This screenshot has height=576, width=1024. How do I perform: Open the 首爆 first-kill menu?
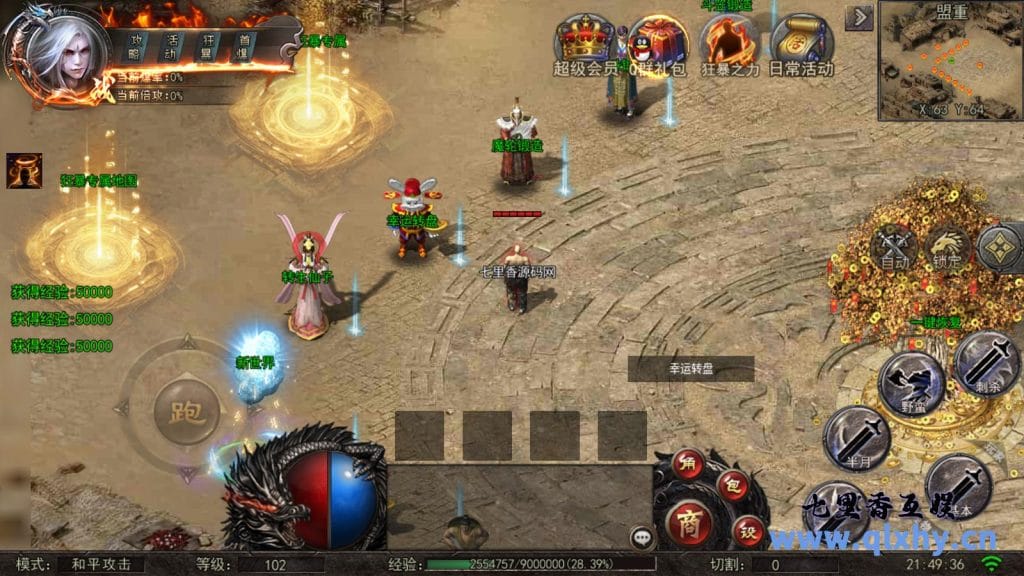[x=244, y=46]
